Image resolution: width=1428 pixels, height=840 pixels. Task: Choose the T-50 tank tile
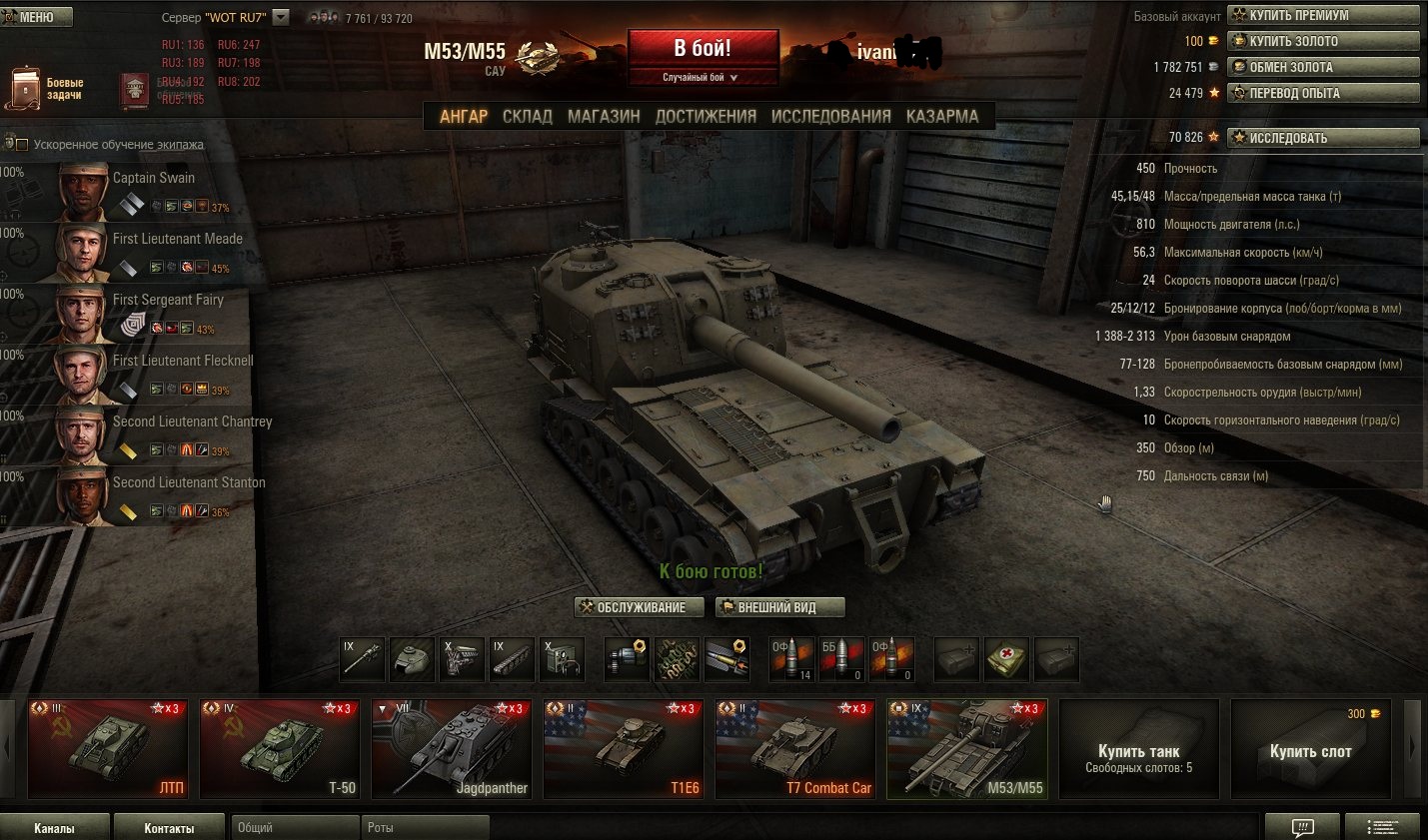[x=279, y=749]
